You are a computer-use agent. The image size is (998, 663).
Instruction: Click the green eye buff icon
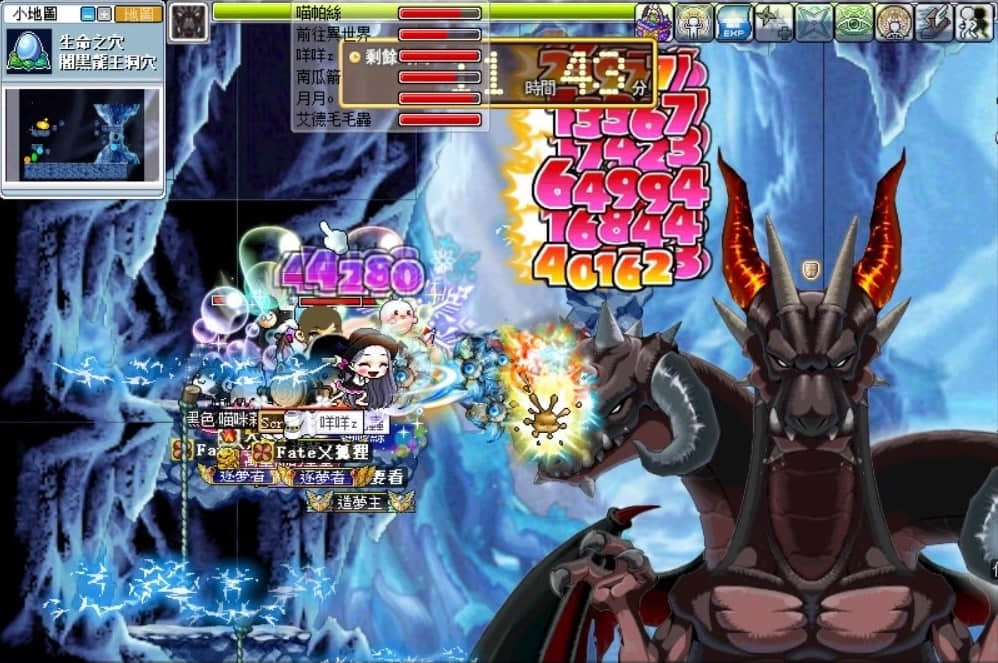click(854, 21)
